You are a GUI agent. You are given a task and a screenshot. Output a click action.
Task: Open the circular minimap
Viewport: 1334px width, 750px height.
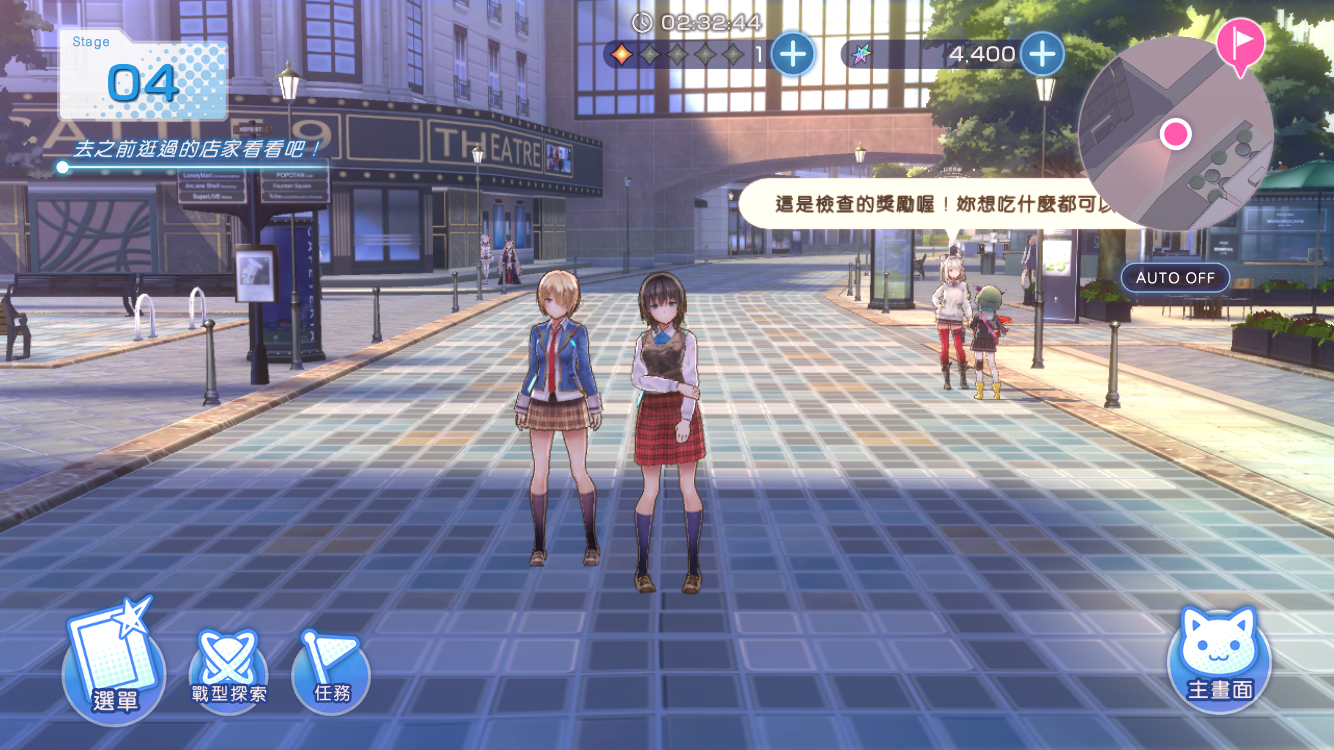click(x=1174, y=135)
